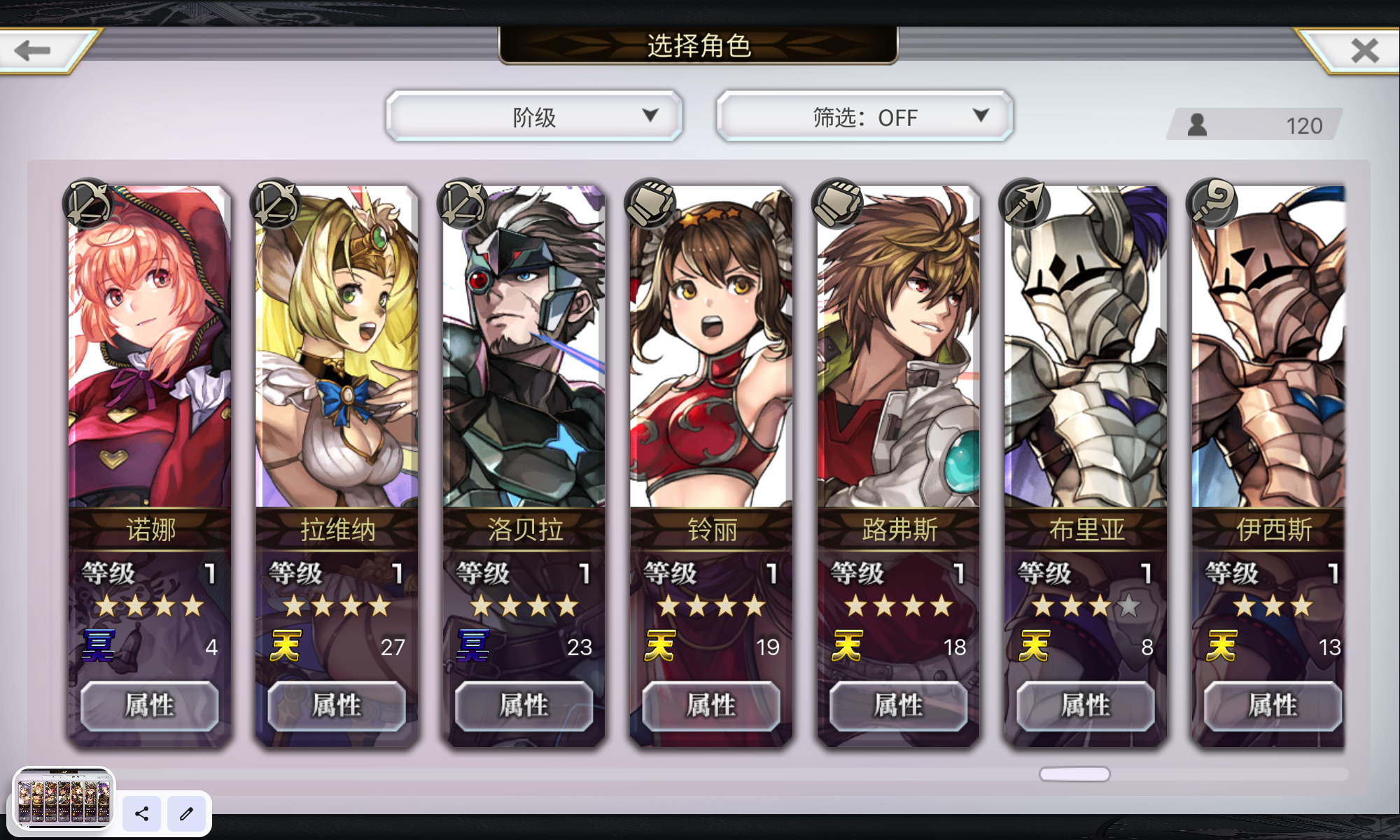View 诺娜's 属性 details

pyautogui.click(x=148, y=706)
